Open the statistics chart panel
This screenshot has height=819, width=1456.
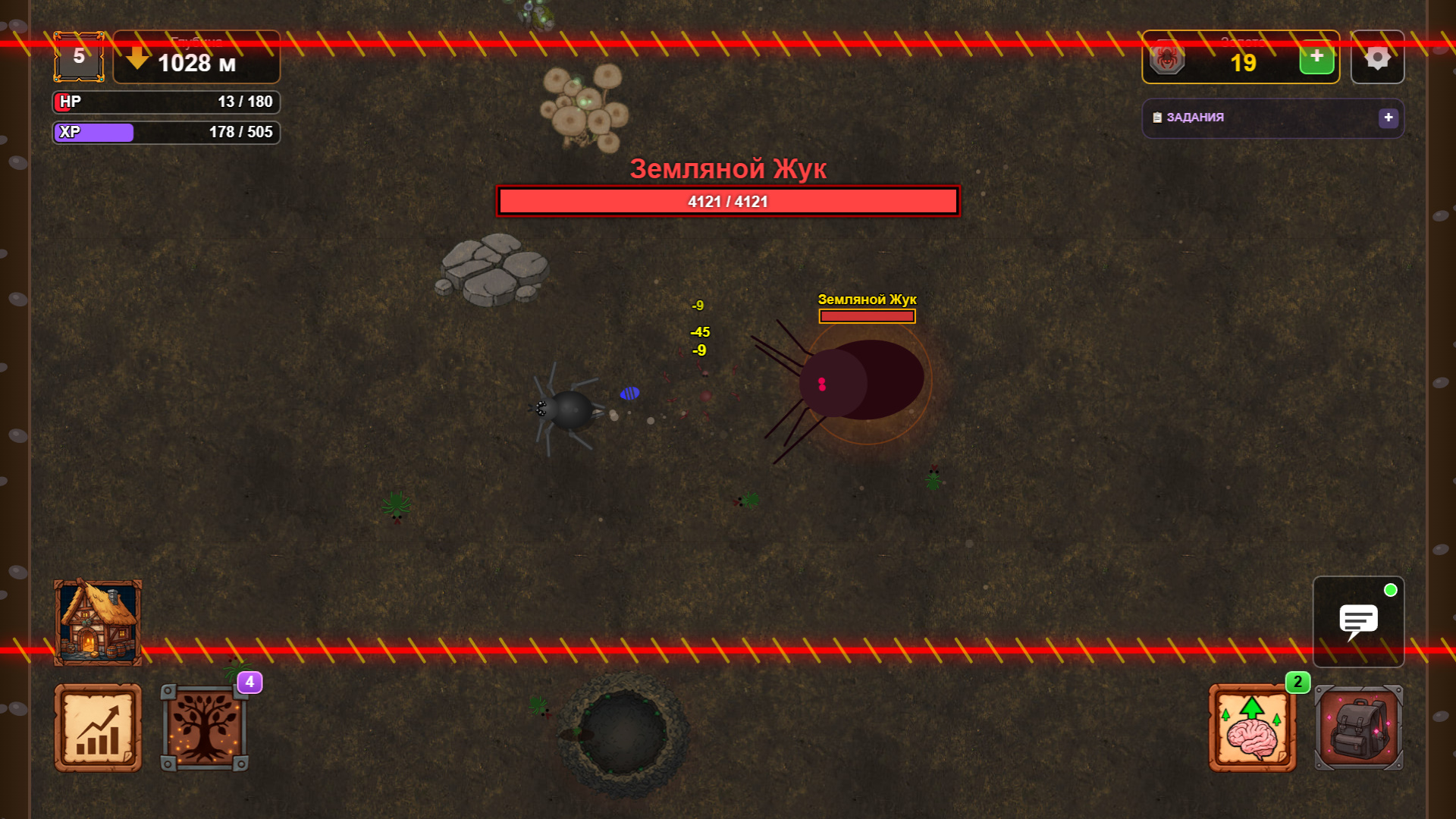pos(97,726)
